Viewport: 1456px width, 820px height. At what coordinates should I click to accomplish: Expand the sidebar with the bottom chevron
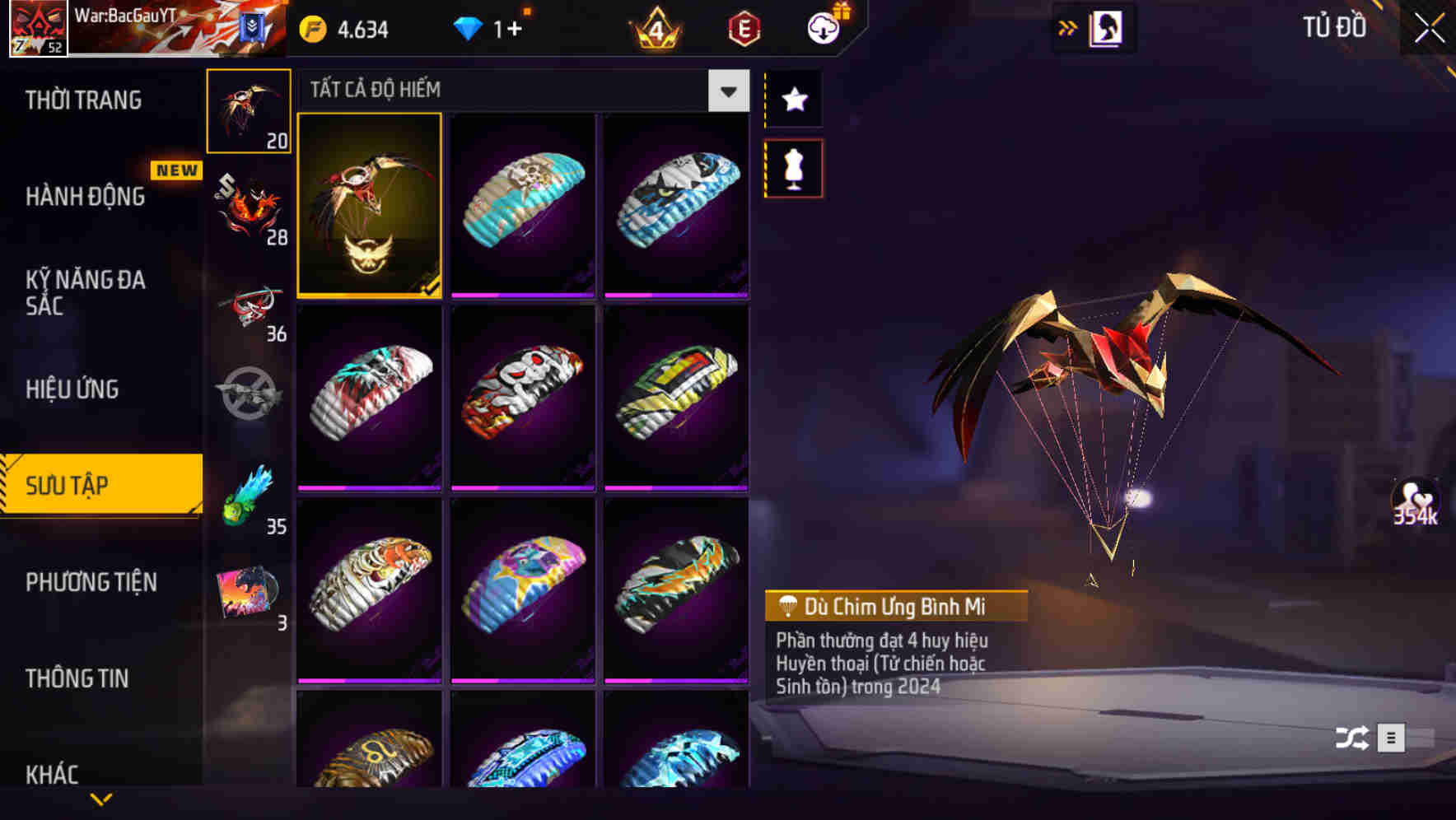(101, 799)
